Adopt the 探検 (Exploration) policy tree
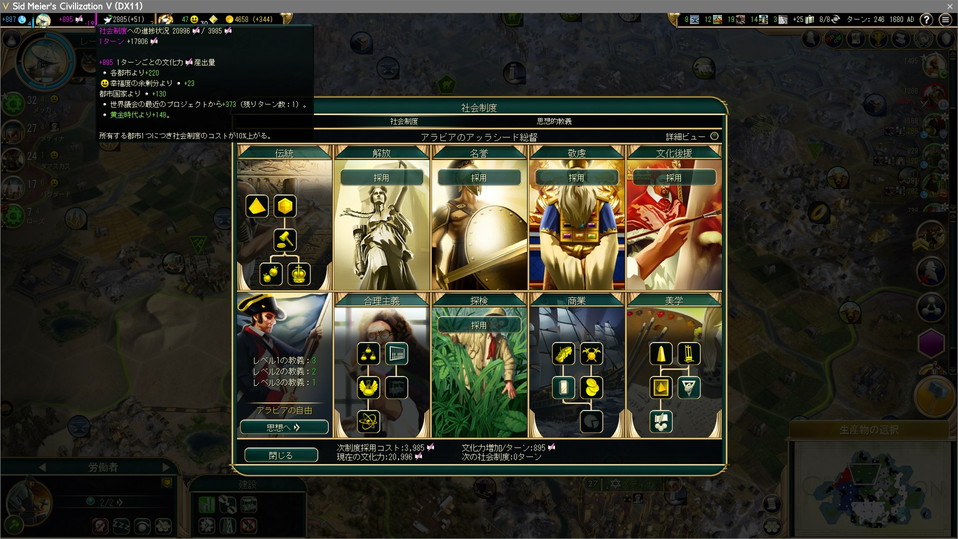 478,325
